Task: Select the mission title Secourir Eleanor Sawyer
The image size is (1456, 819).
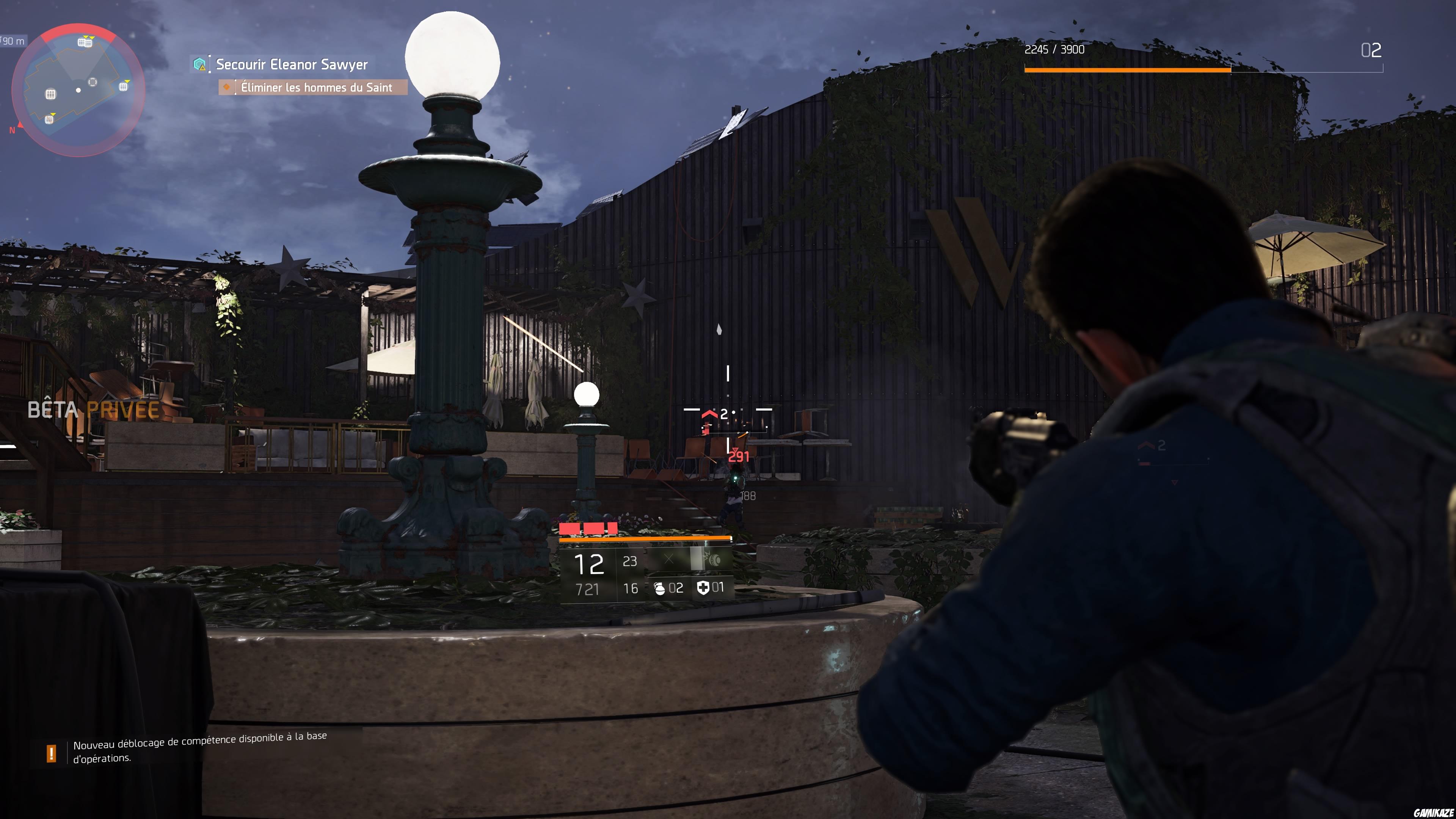Action: point(291,64)
